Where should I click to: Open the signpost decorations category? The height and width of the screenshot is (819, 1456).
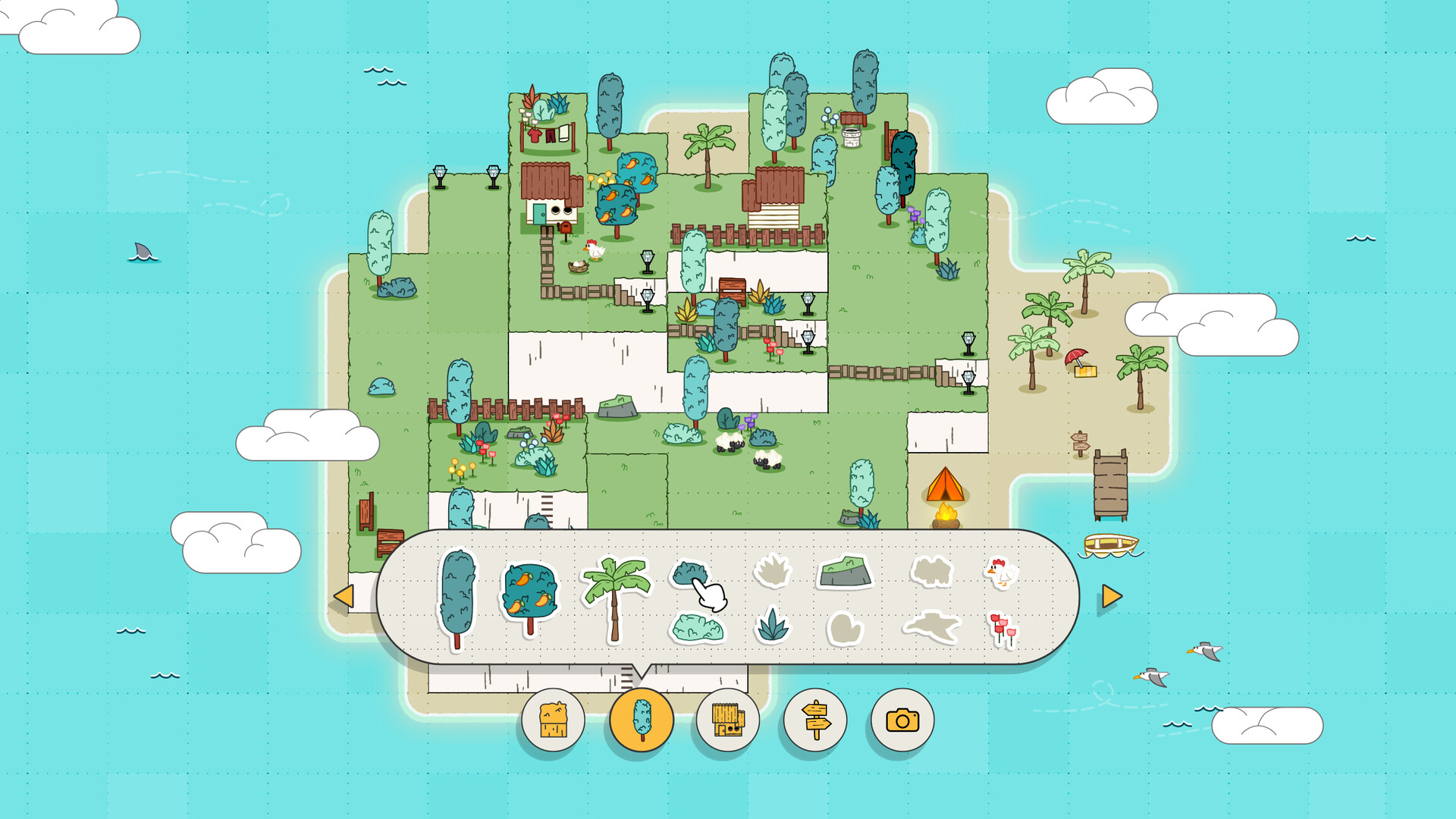[x=814, y=721]
